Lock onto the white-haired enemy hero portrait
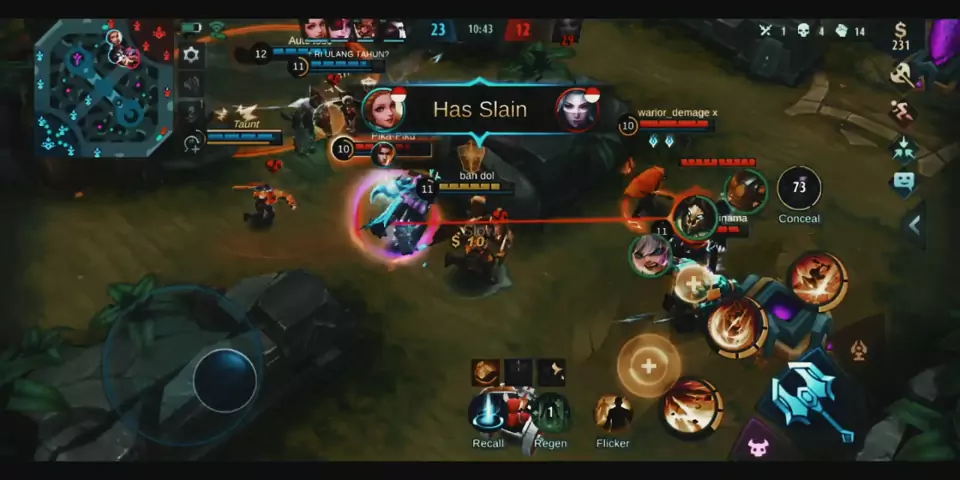The height and width of the screenshot is (480, 960). (x=650, y=255)
